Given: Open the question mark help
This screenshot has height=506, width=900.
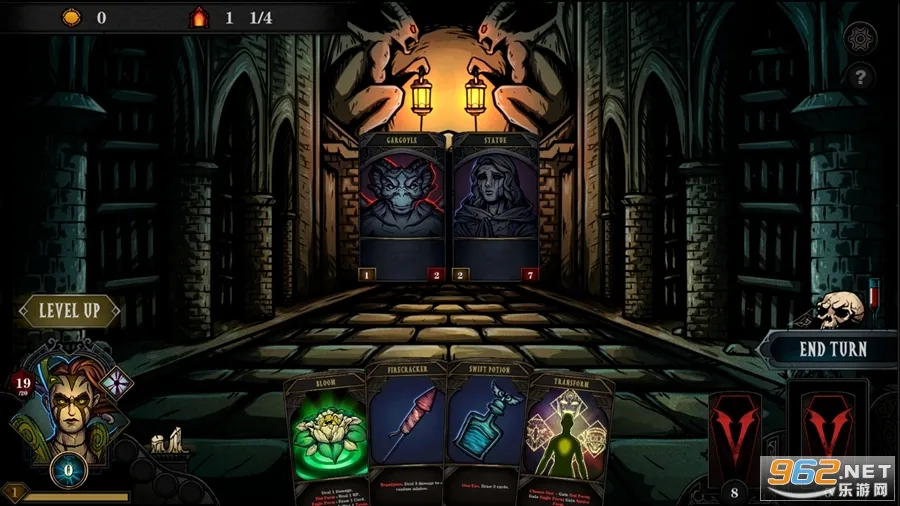Looking at the screenshot, I should 860,77.
